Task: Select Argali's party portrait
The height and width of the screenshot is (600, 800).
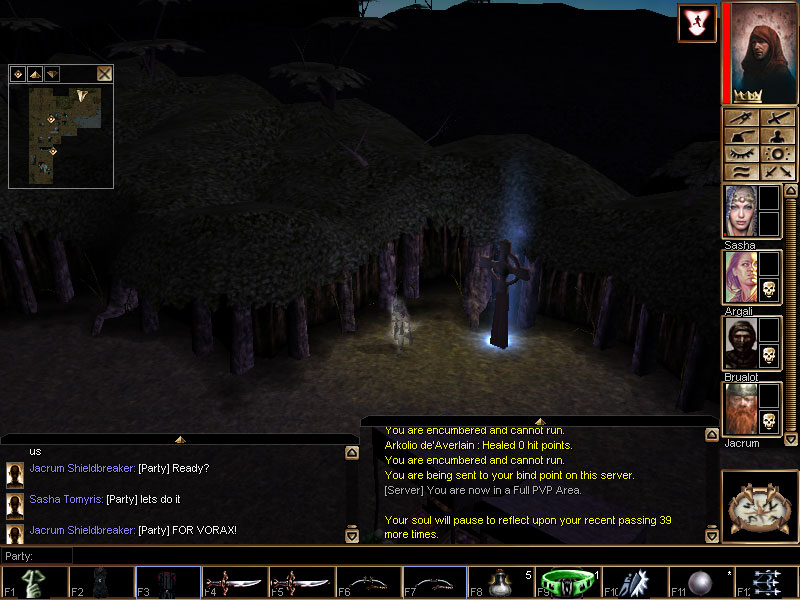Action: pyautogui.click(x=740, y=278)
